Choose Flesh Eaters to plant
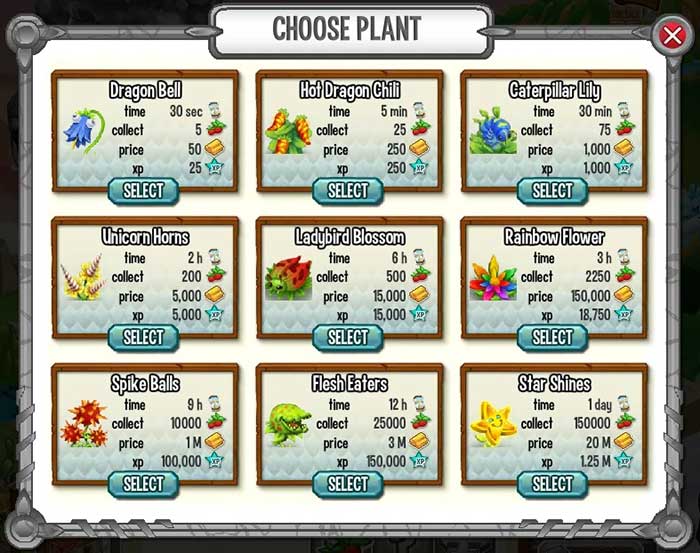This screenshot has width=700, height=553. [x=348, y=484]
